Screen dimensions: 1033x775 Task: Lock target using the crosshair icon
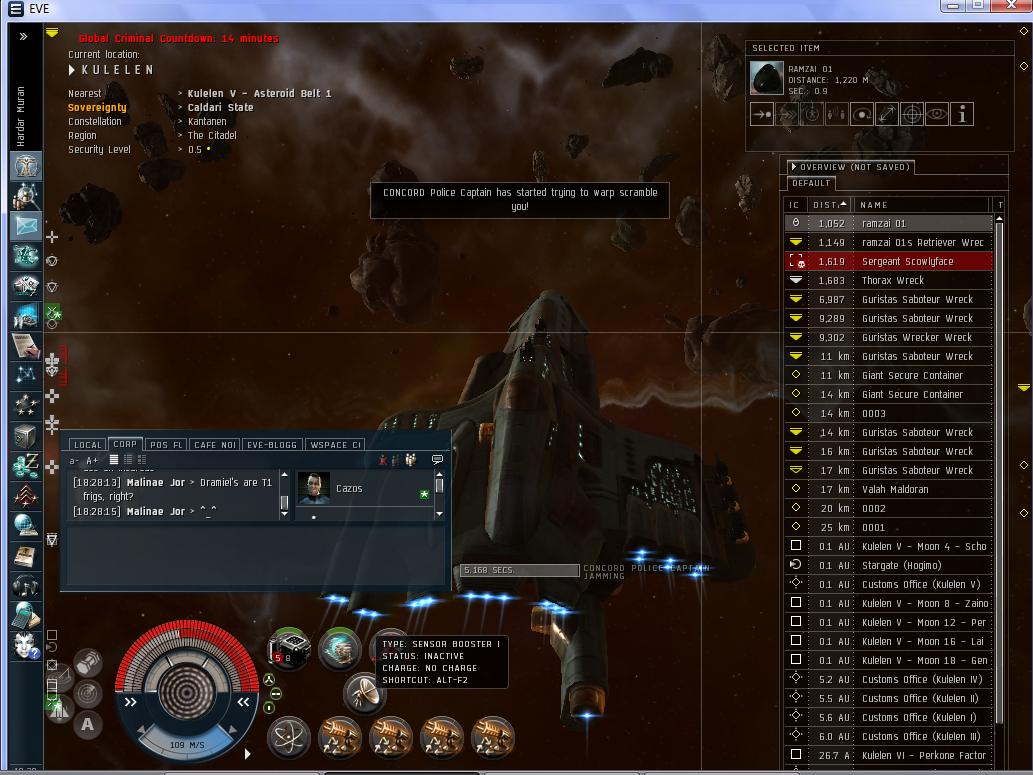pyautogui.click(x=911, y=115)
